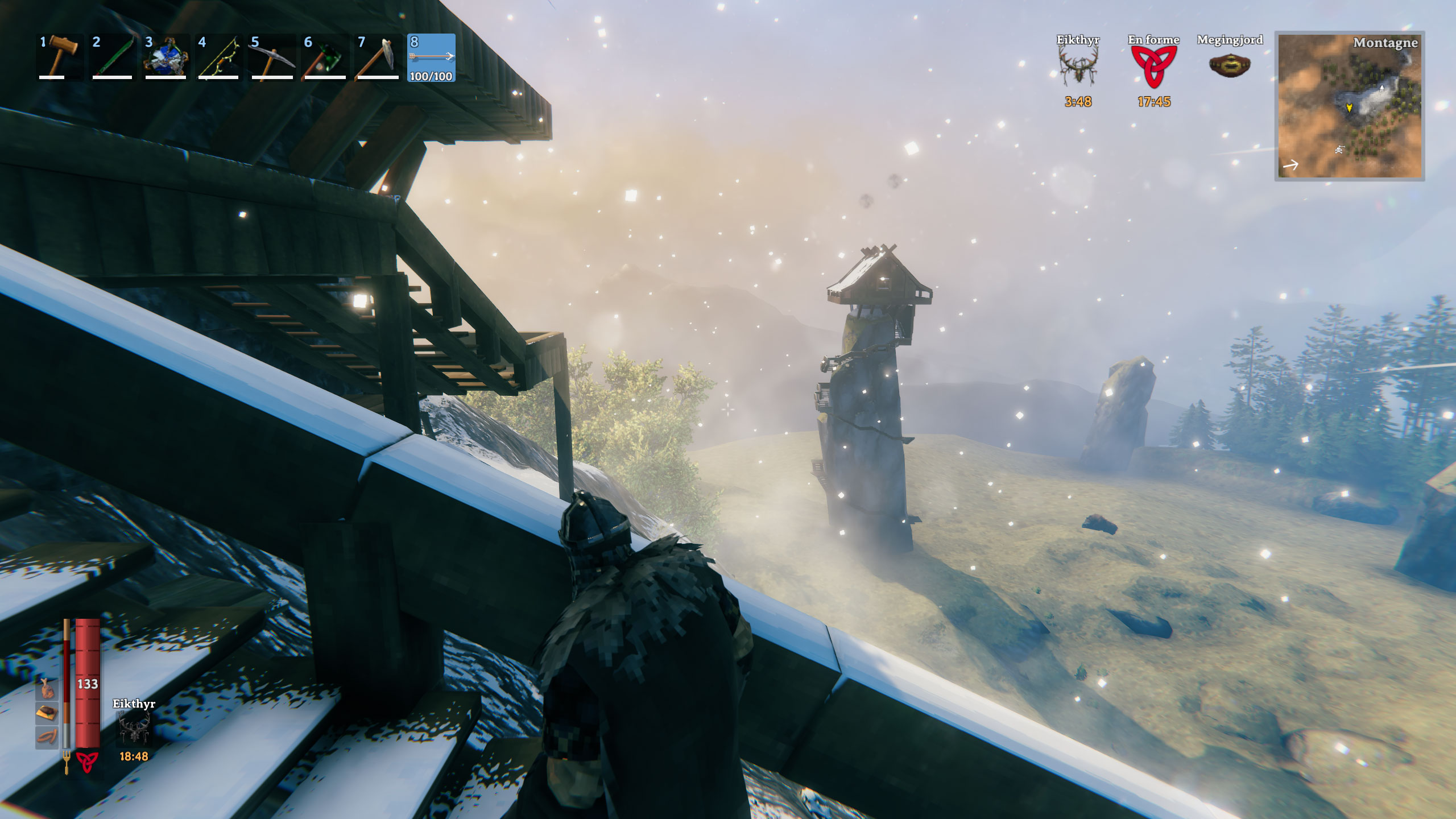Click the Eikthyr status effect antler icon
The height and width of the screenshot is (819, 1456).
pyautogui.click(x=1078, y=67)
